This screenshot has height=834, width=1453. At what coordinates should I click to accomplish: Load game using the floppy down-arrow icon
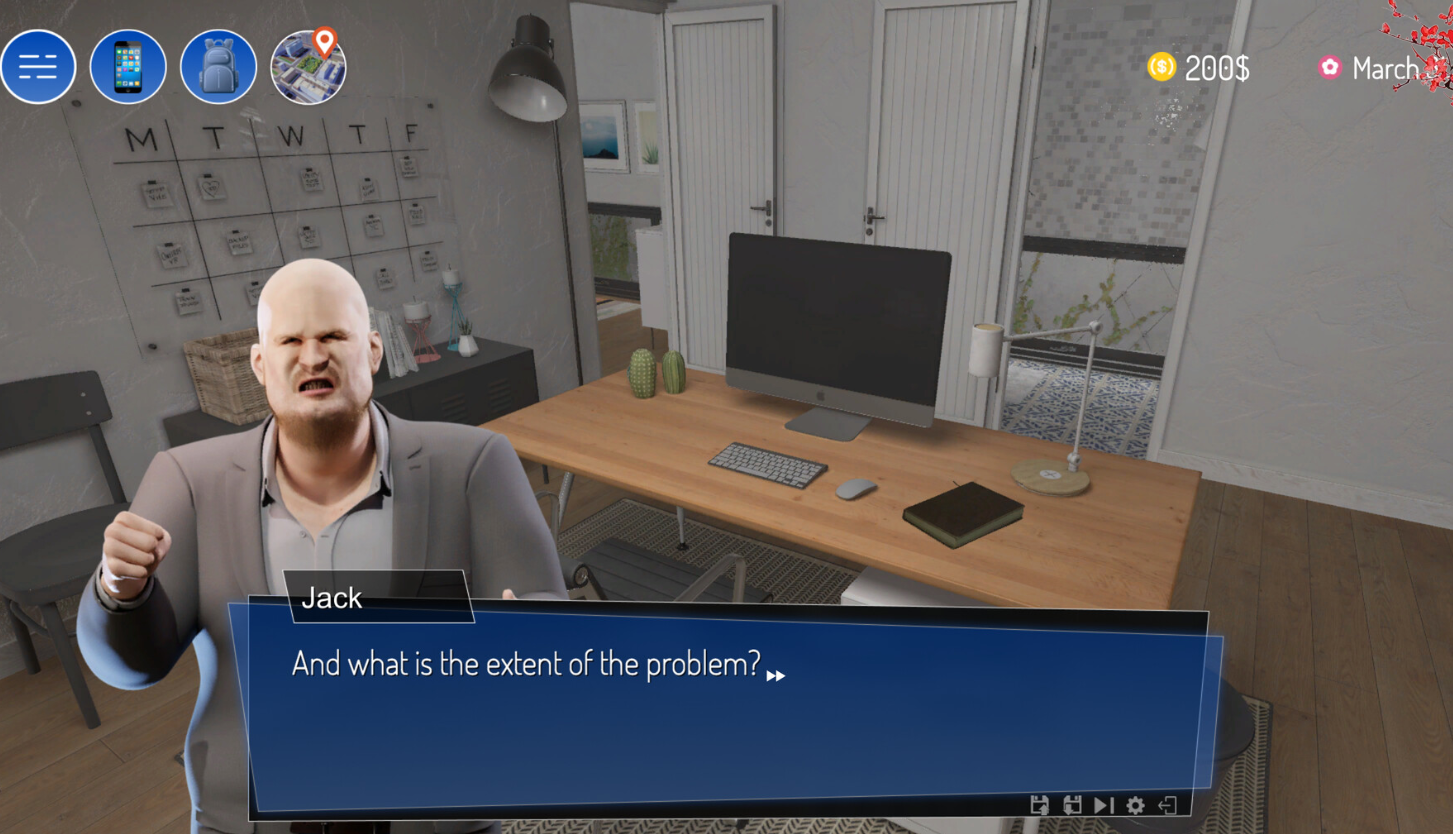click(x=1072, y=805)
